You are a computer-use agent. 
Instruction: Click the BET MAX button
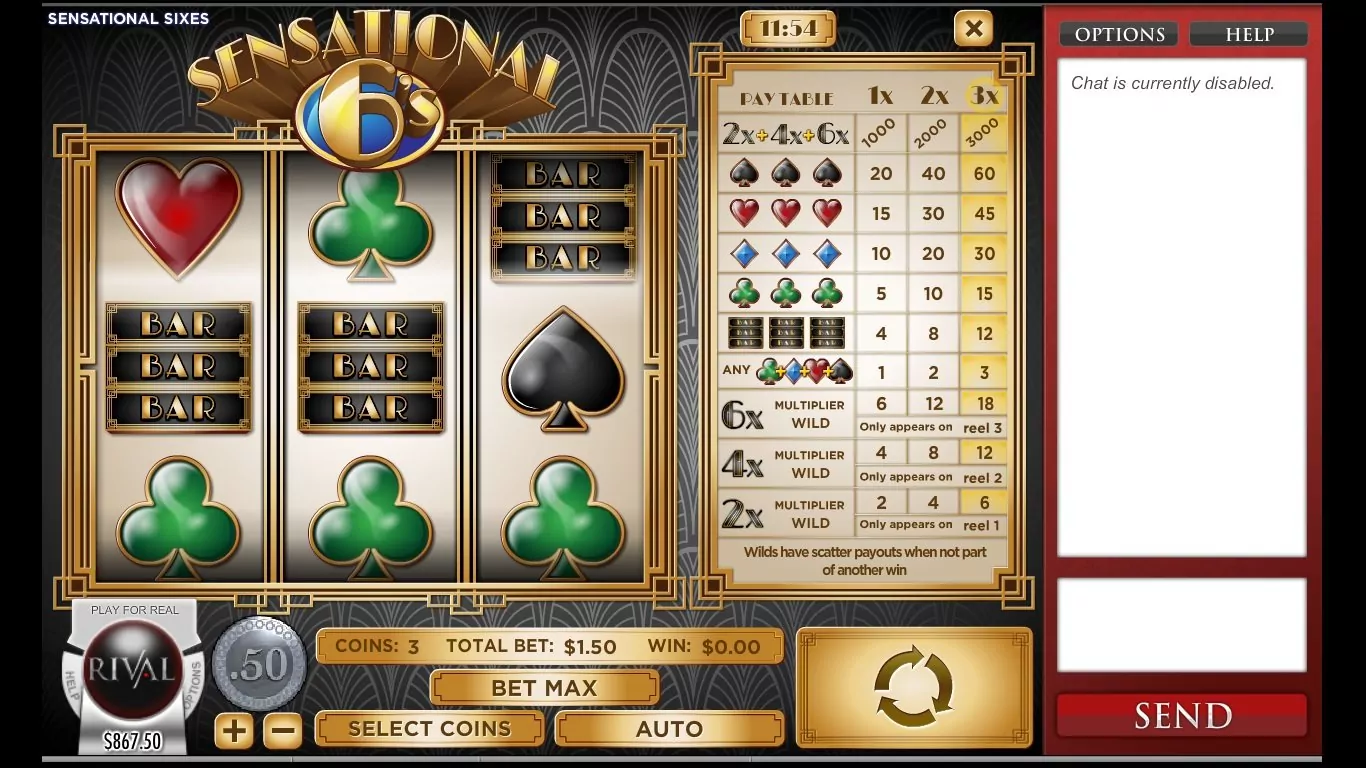[x=544, y=688]
